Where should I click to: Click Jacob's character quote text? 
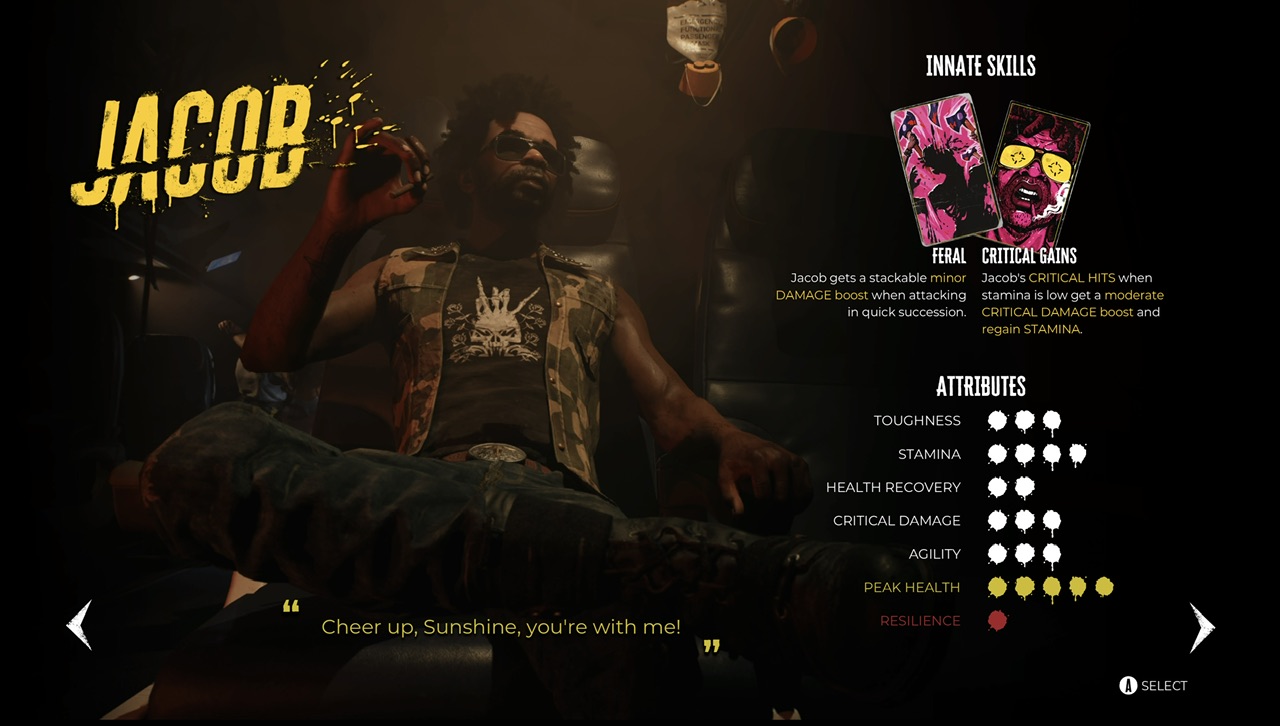point(500,627)
